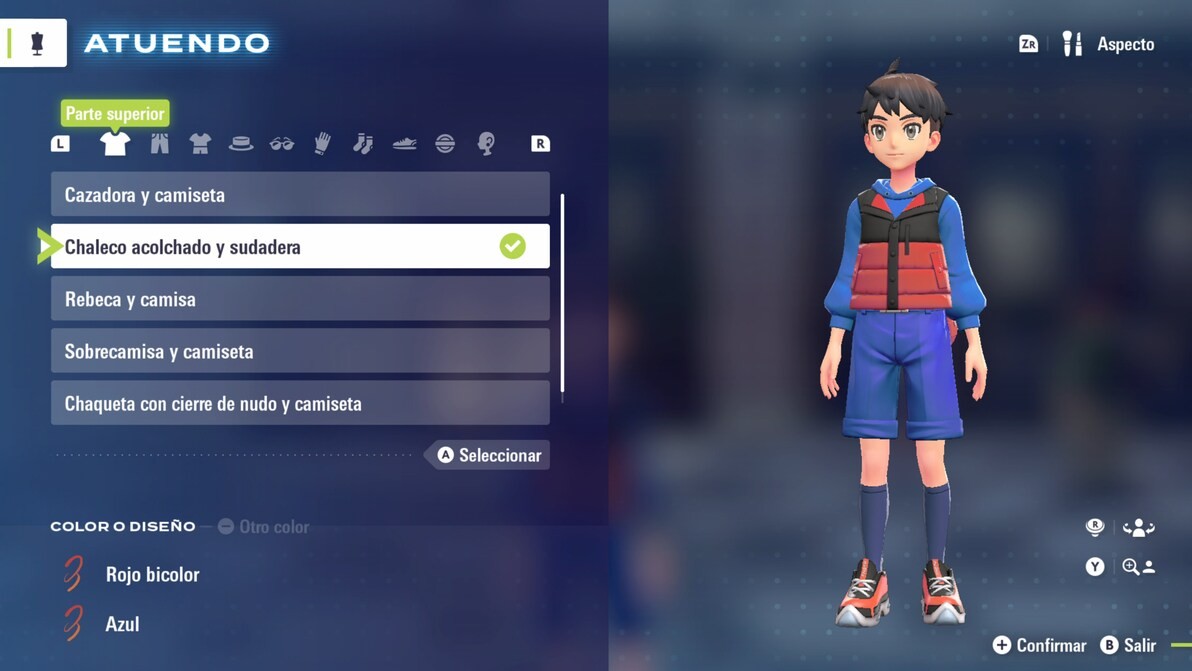Pick the Rebeca y camisa top

(x=300, y=299)
